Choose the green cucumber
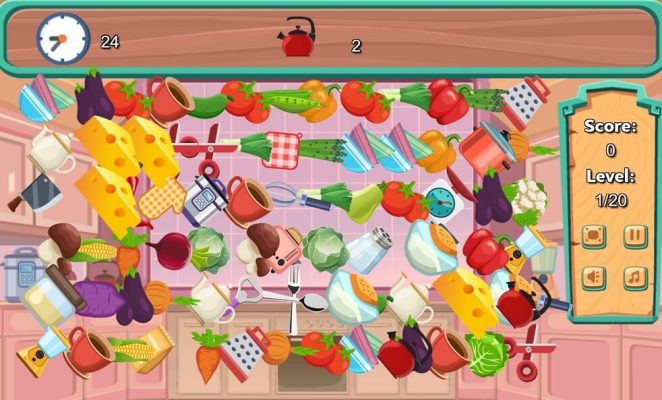662x400 pixels. coord(208,106)
